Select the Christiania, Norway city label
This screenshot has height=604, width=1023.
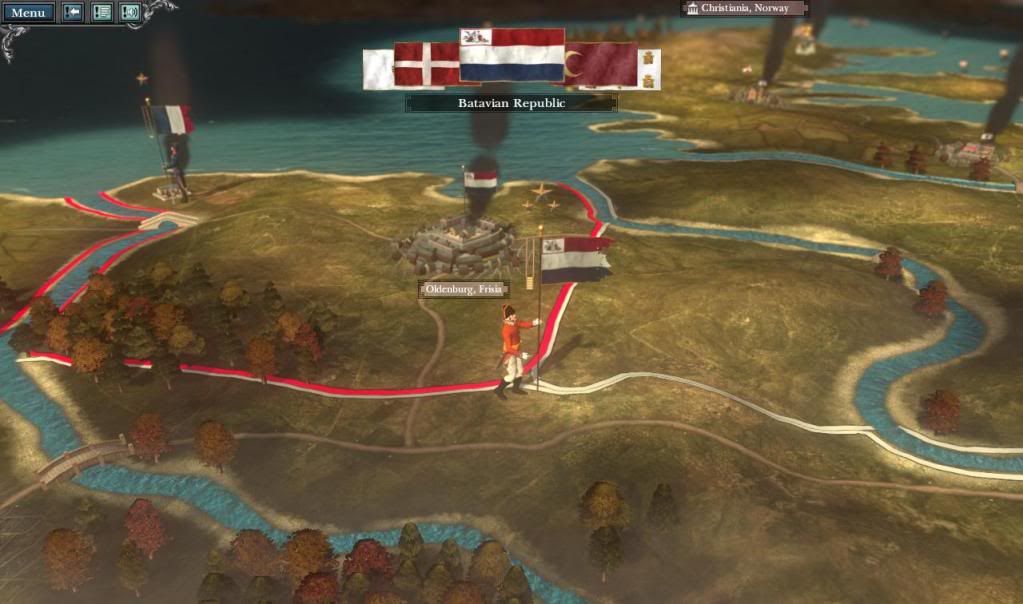744,8
